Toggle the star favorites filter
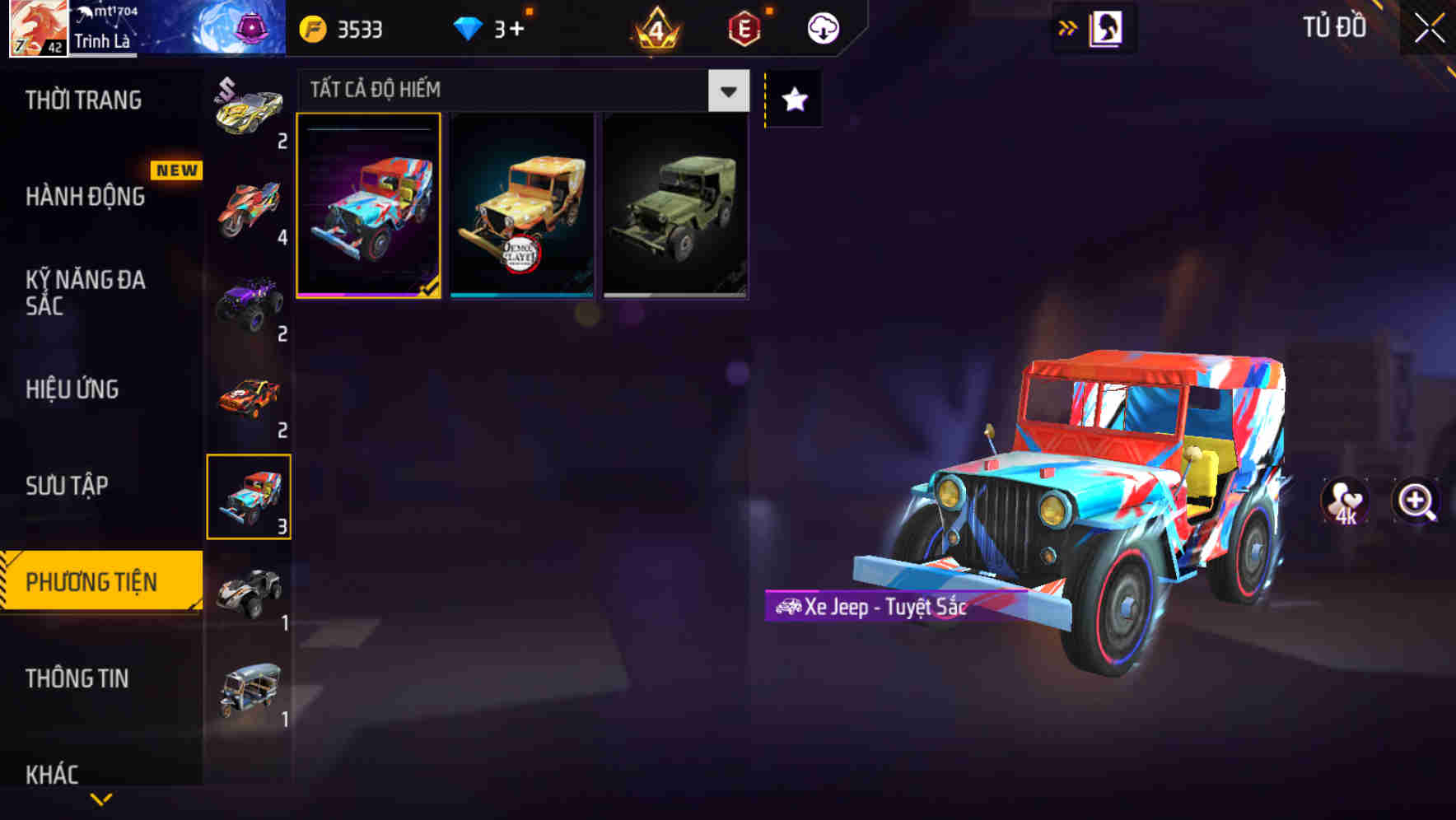The width and height of the screenshot is (1456, 820). tap(793, 100)
